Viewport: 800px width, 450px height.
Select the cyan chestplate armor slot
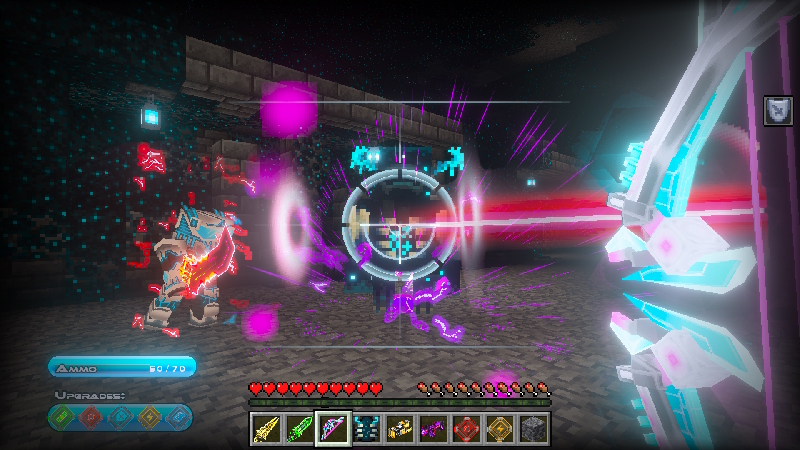coord(366,428)
